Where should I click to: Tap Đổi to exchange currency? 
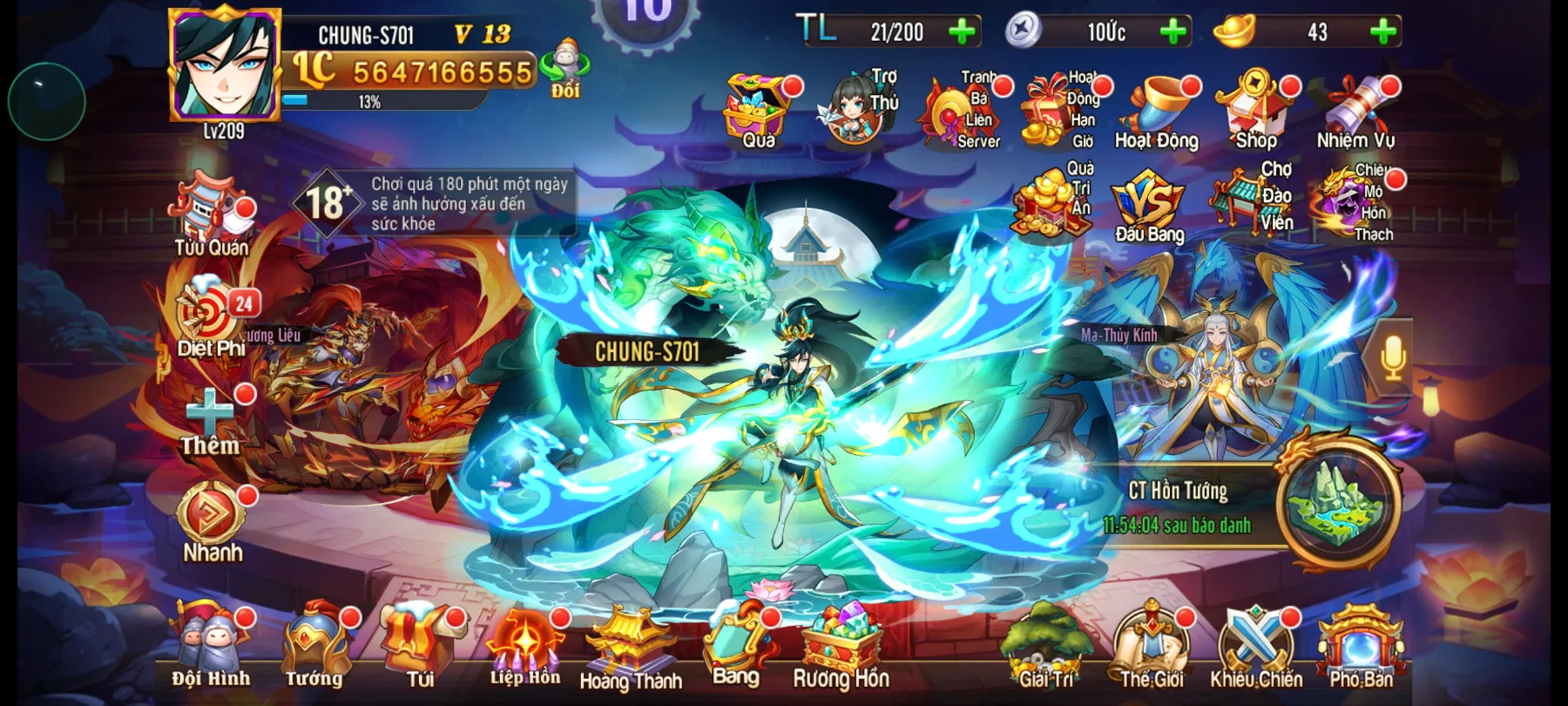[563, 70]
